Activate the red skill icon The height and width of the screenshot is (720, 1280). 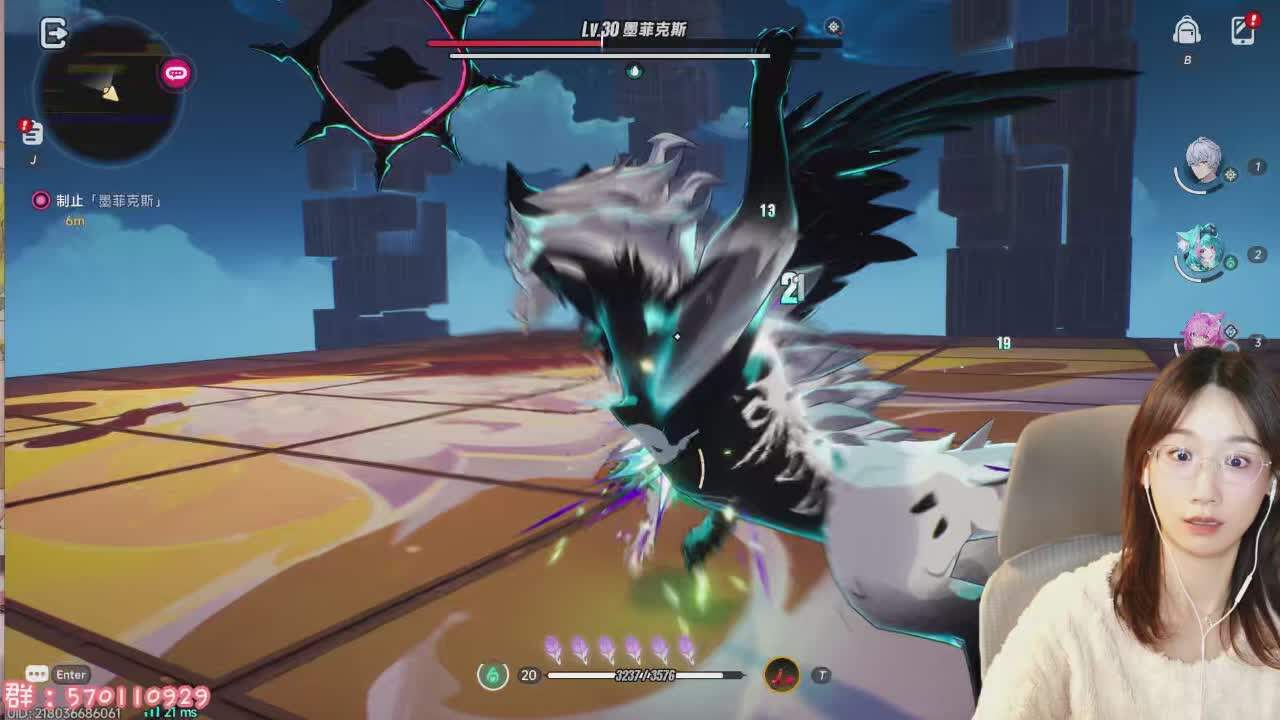pos(782,675)
